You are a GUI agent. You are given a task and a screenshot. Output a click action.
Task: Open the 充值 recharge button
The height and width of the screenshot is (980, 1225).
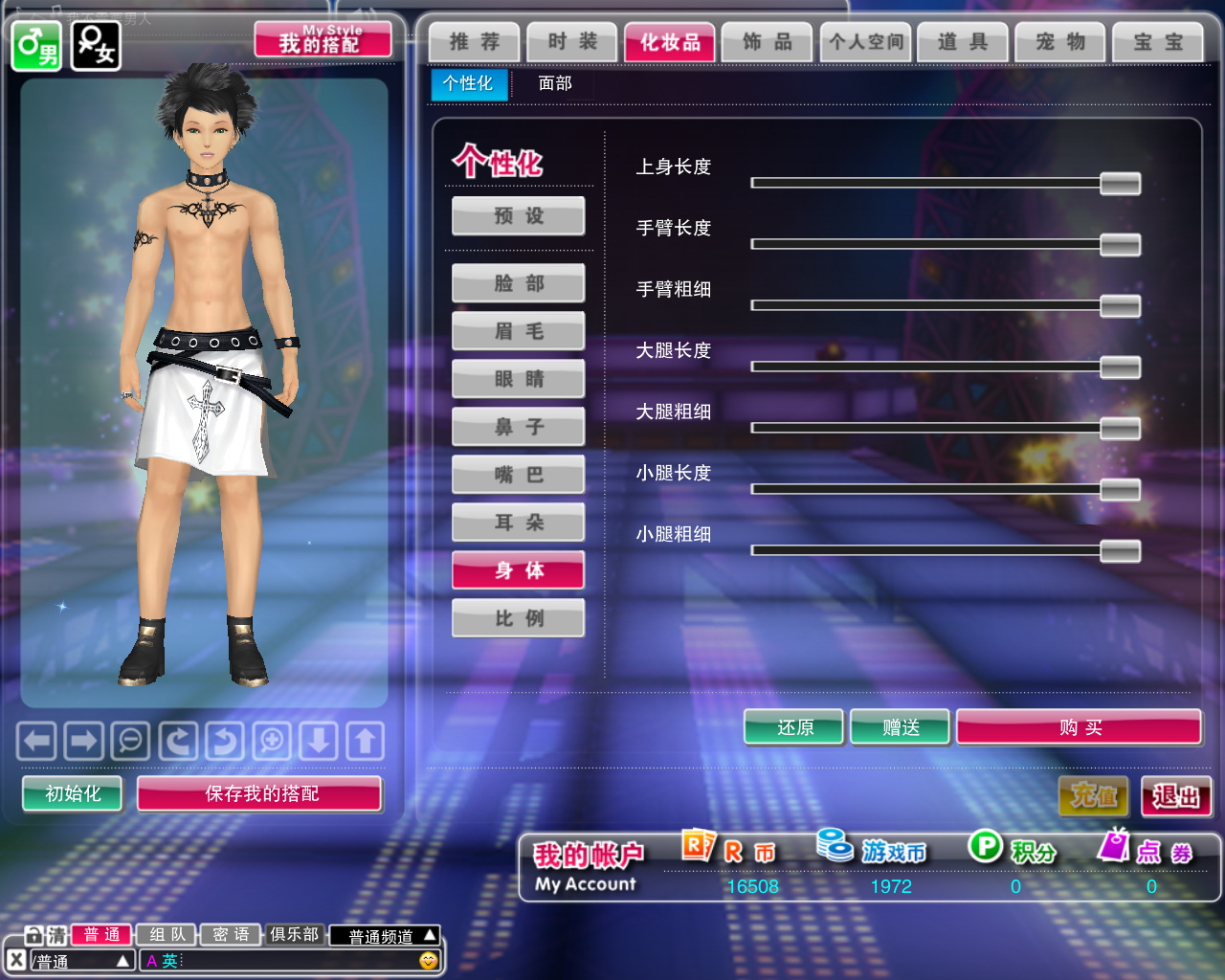[1093, 796]
